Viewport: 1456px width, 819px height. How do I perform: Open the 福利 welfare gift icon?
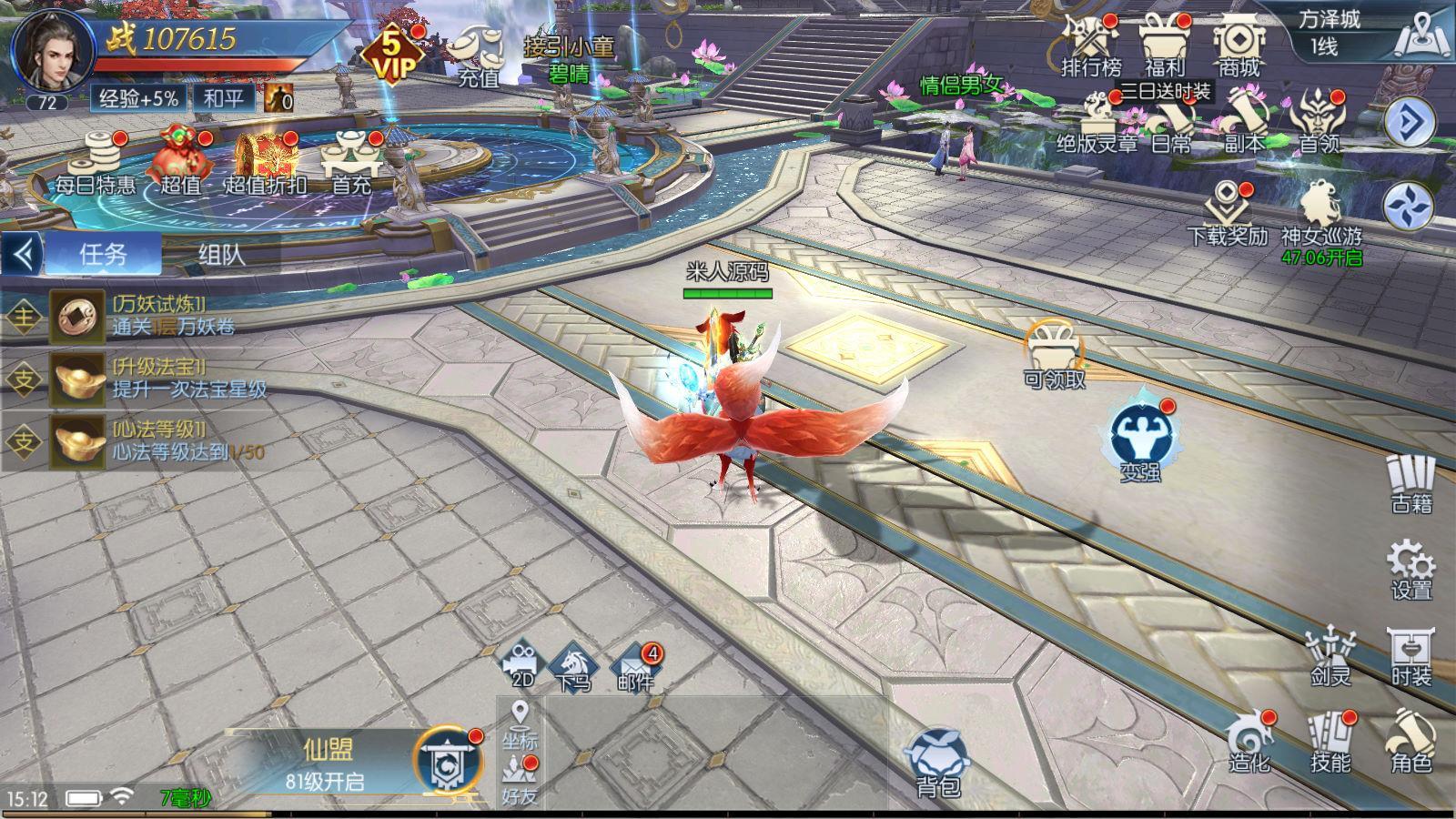pyautogui.click(x=1165, y=45)
